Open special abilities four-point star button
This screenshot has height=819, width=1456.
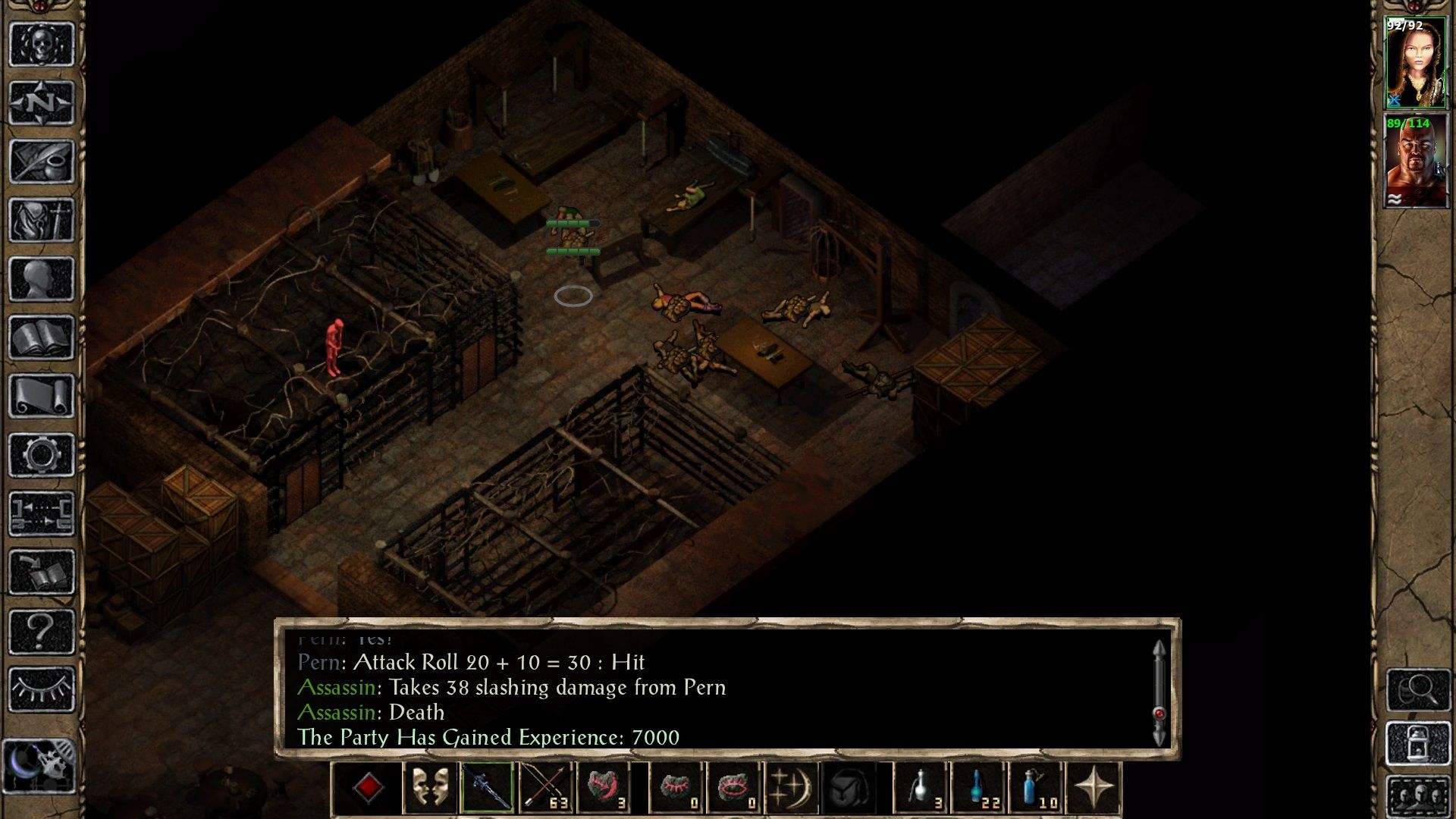point(1094,788)
